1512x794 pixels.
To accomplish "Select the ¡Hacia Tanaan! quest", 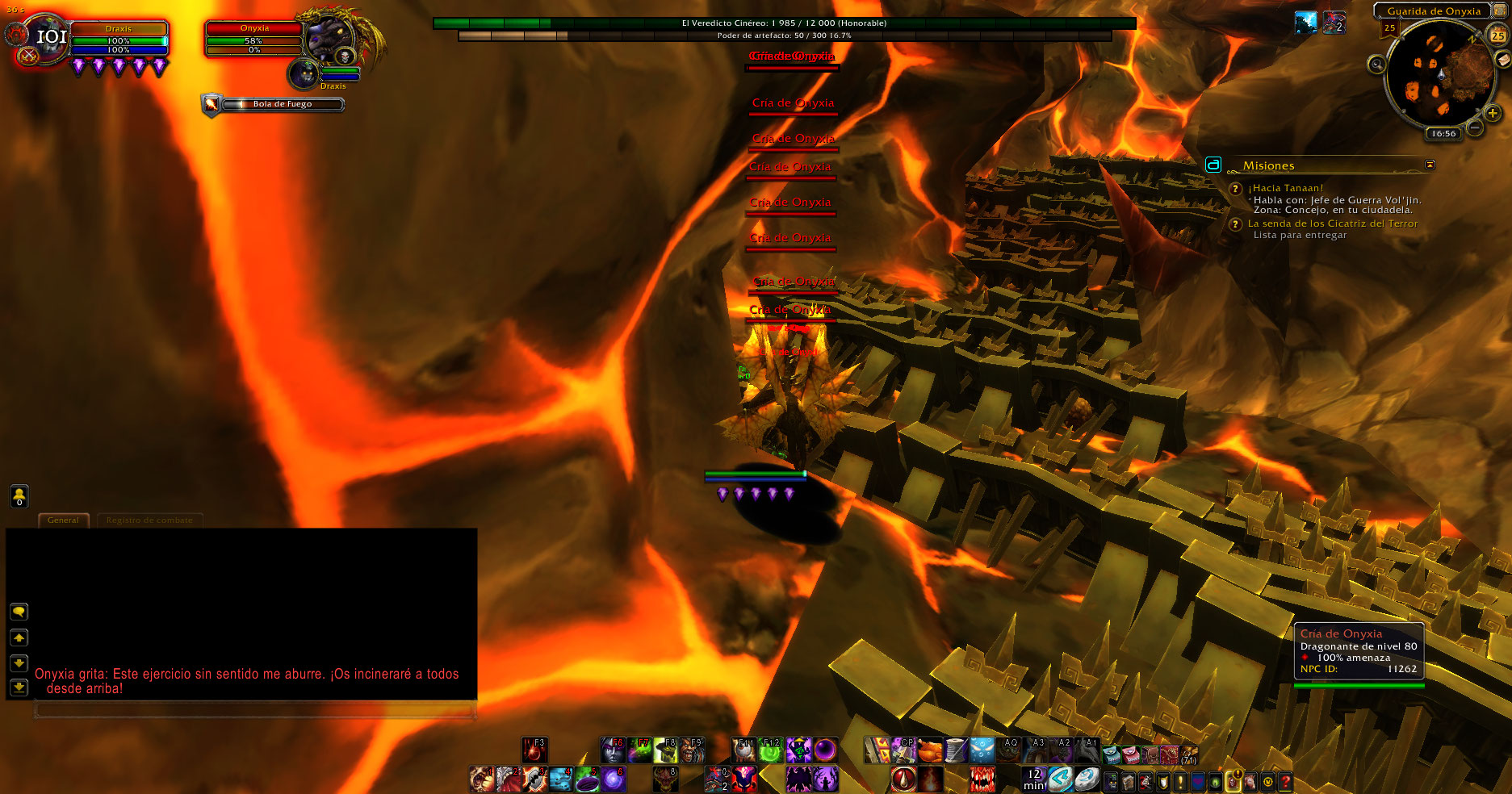I will [1285, 188].
